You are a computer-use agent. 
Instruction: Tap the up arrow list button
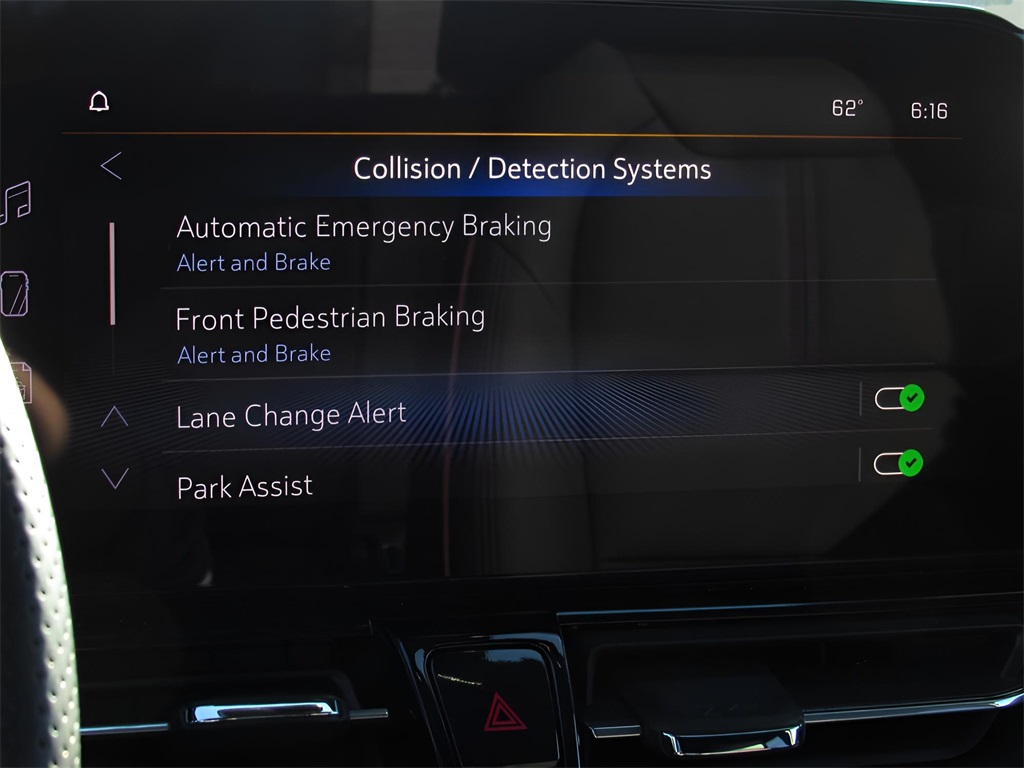point(115,416)
